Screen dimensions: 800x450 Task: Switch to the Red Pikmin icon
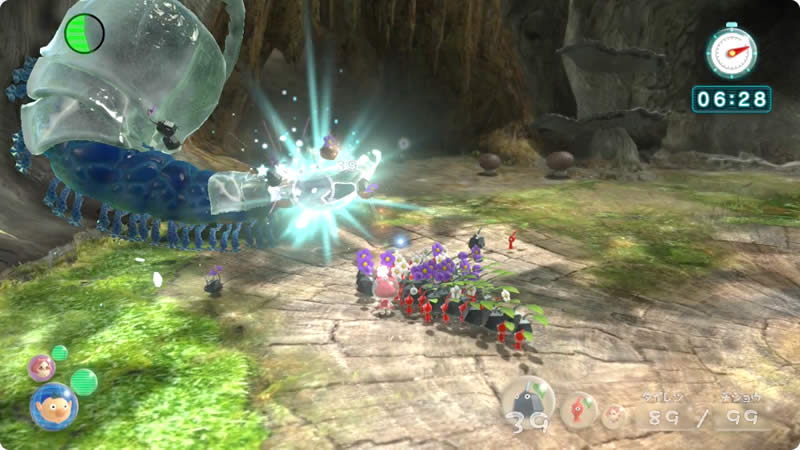click(x=579, y=409)
